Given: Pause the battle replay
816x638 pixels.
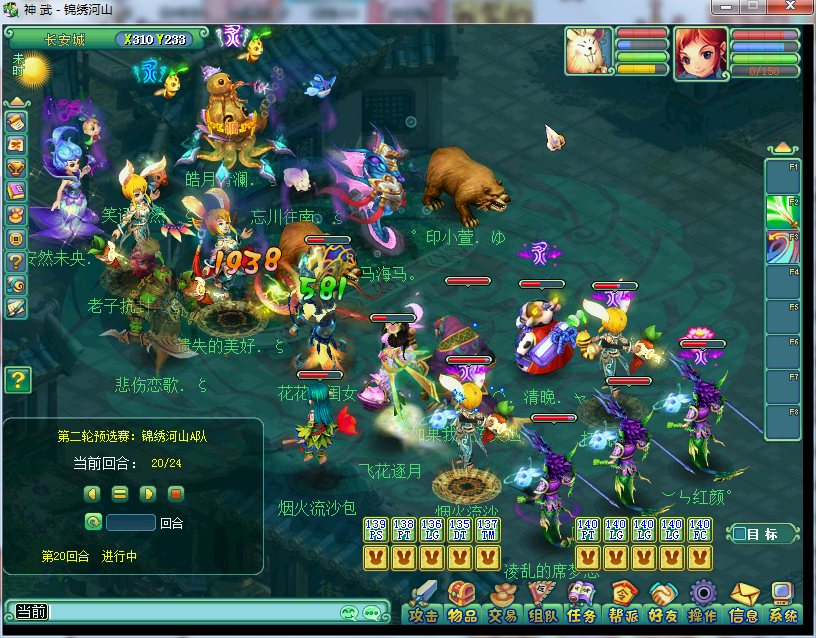Looking at the screenshot, I should pyautogui.click(x=120, y=493).
